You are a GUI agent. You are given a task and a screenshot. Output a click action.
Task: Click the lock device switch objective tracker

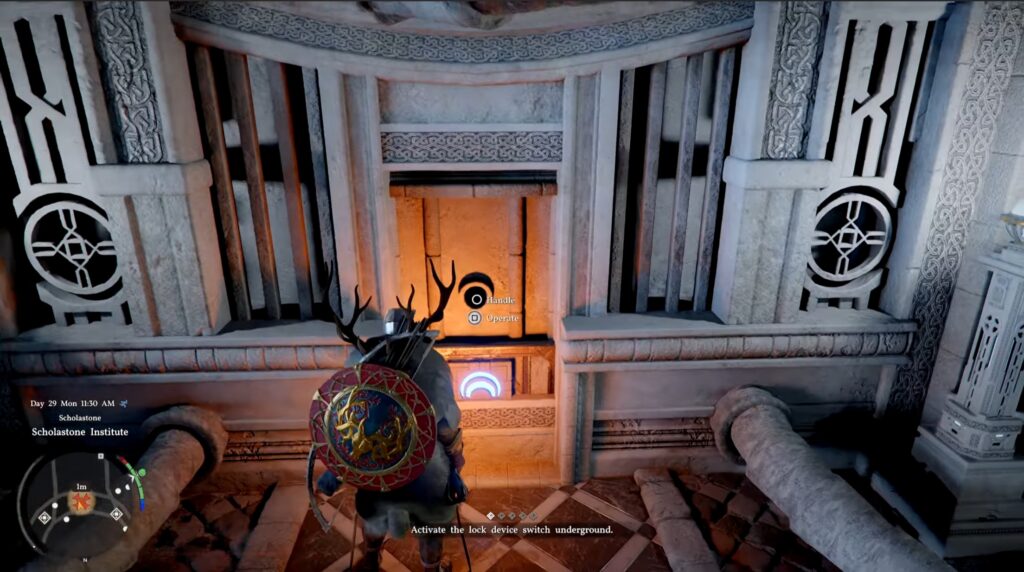511,529
